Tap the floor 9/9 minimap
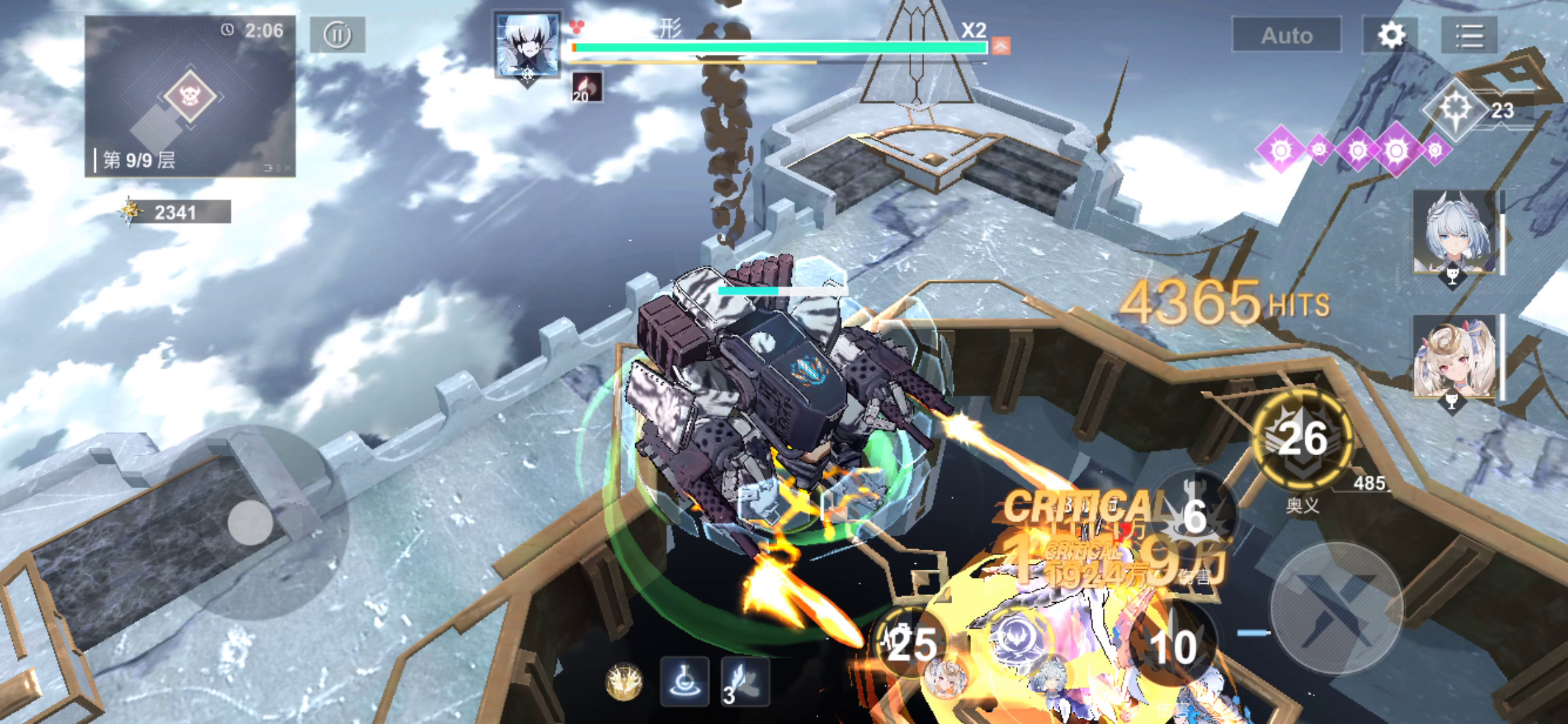1568x724 pixels. (190, 97)
